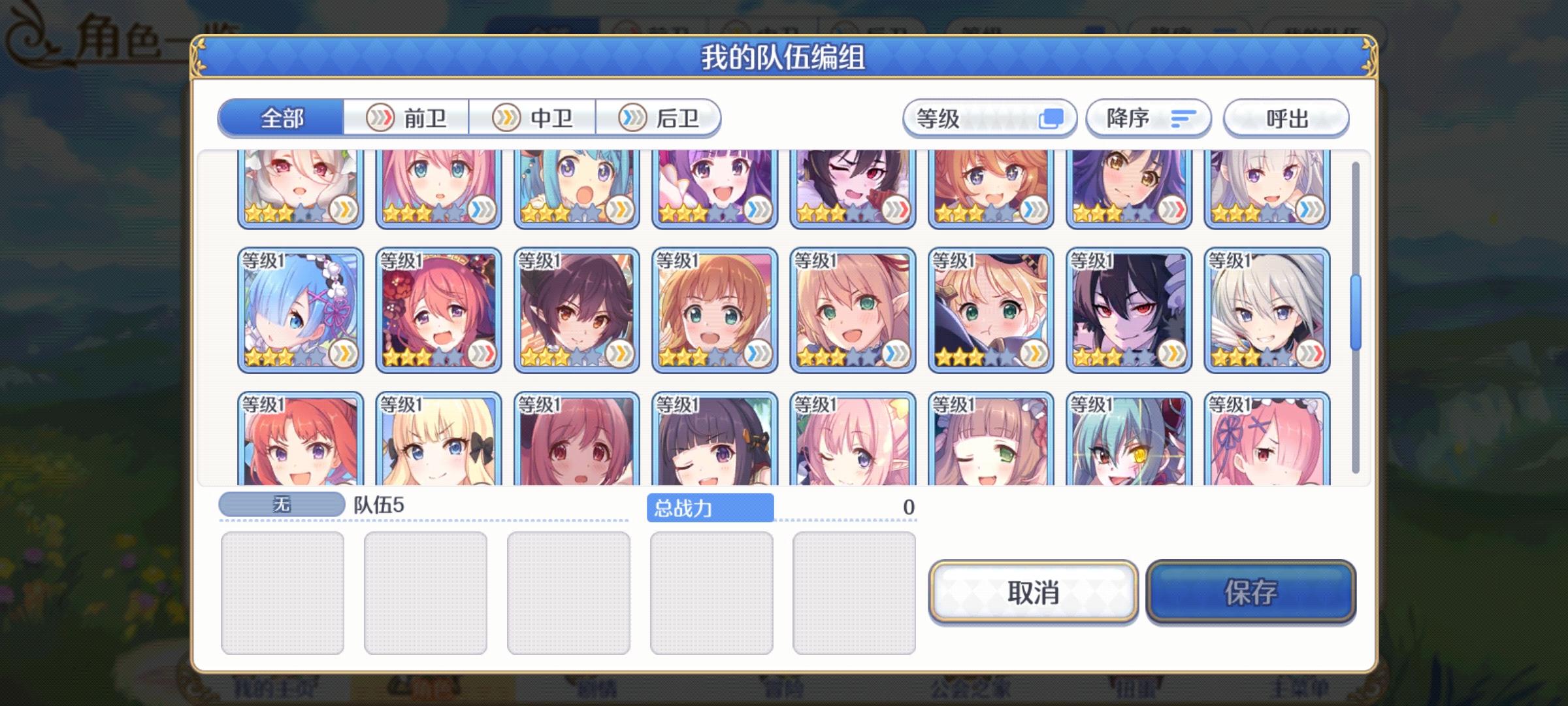Viewport: 1568px width, 706px height.
Task: Click the sort-lines icon inside 降序 button
Action: [x=1184, y=118]
